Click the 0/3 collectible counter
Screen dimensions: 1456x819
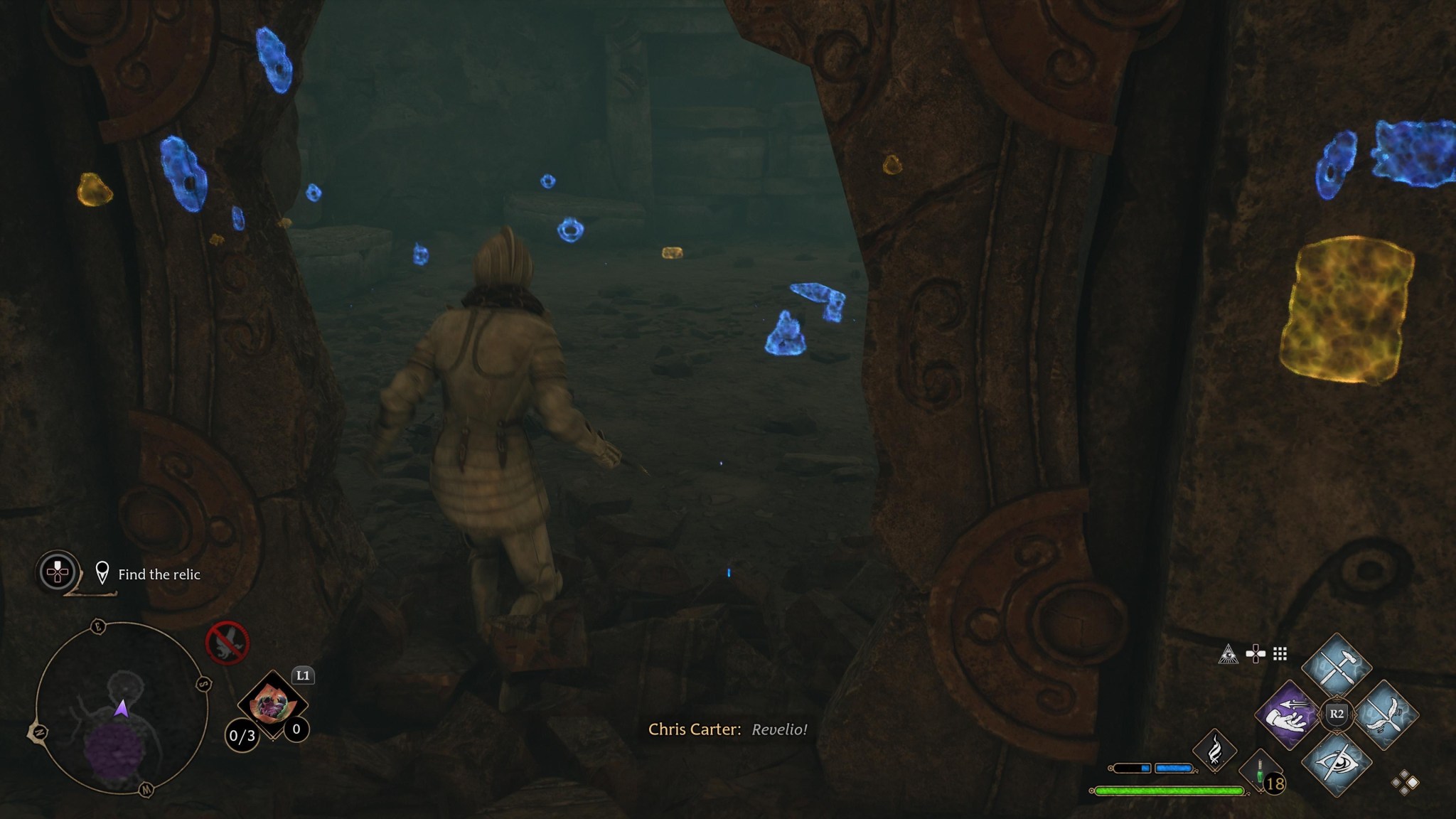242,736
